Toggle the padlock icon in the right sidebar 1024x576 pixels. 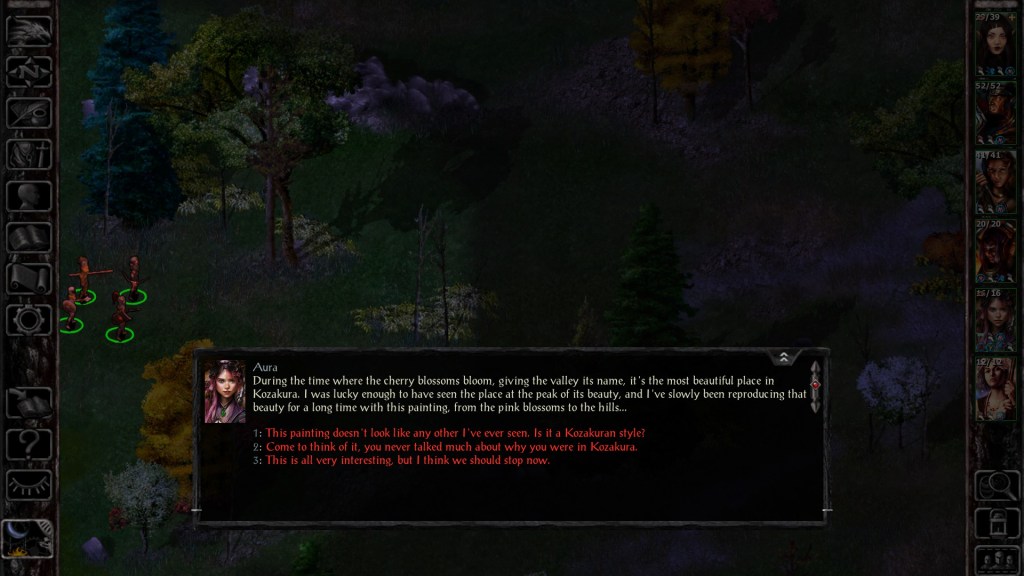995,522
